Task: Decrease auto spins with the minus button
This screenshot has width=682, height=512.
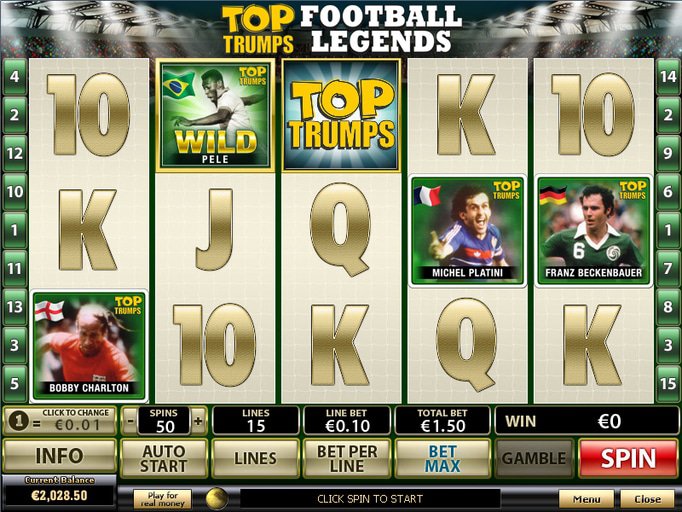Action: point(130,420)
